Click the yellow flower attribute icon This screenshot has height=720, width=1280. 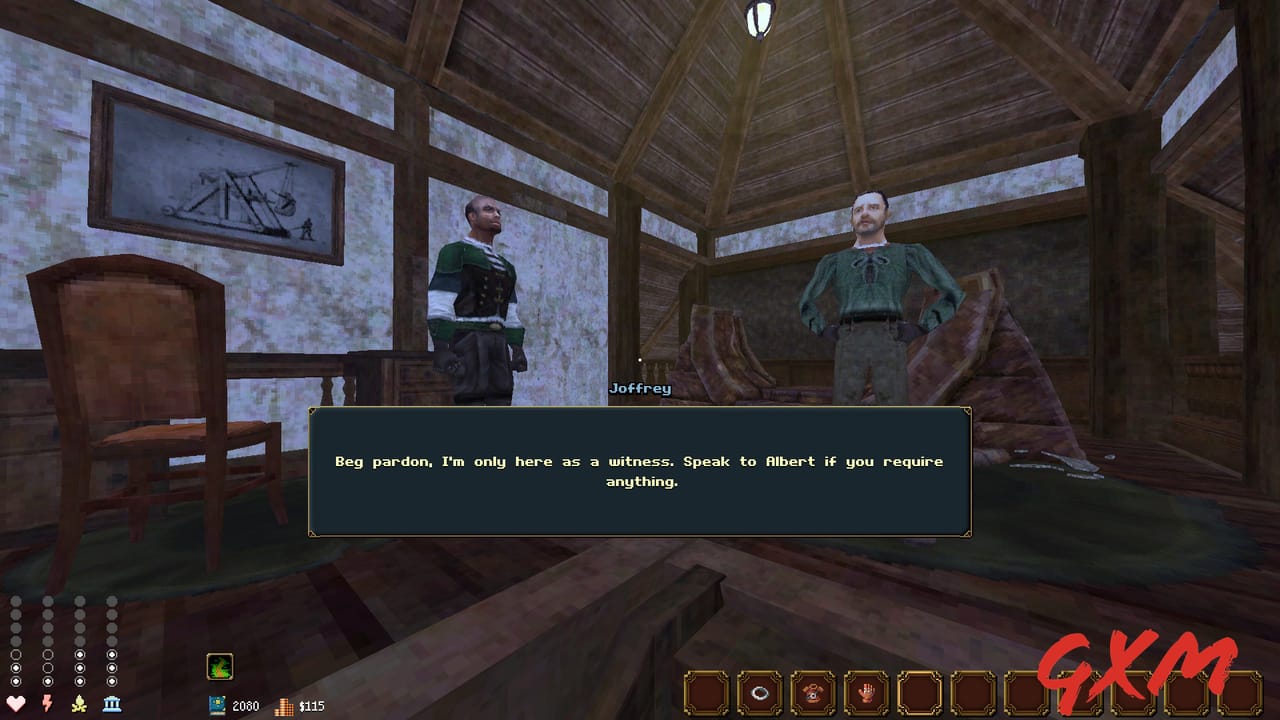click(79, 703)
